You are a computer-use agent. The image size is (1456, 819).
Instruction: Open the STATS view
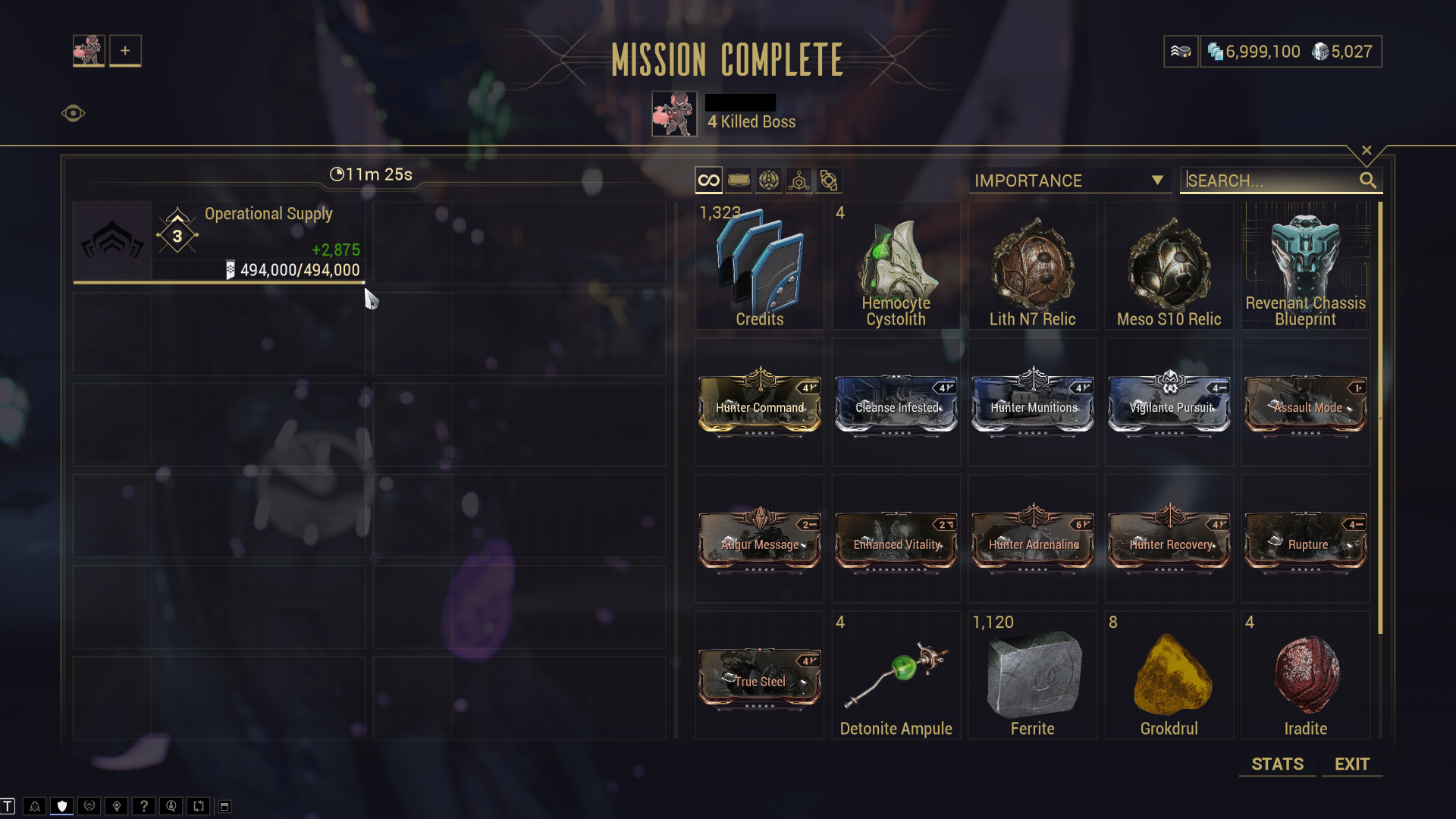1277,764
